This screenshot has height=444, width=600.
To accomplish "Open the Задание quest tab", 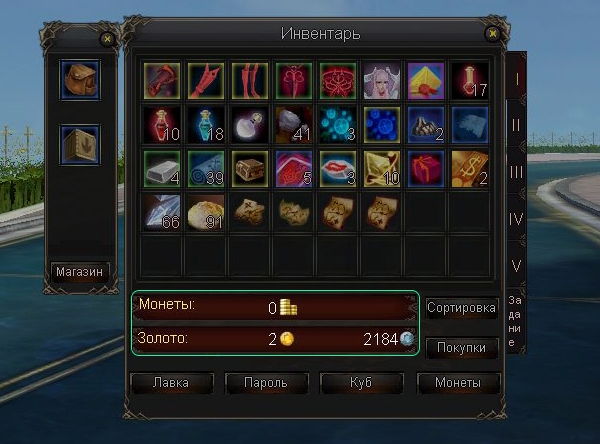I will (514, 320).
